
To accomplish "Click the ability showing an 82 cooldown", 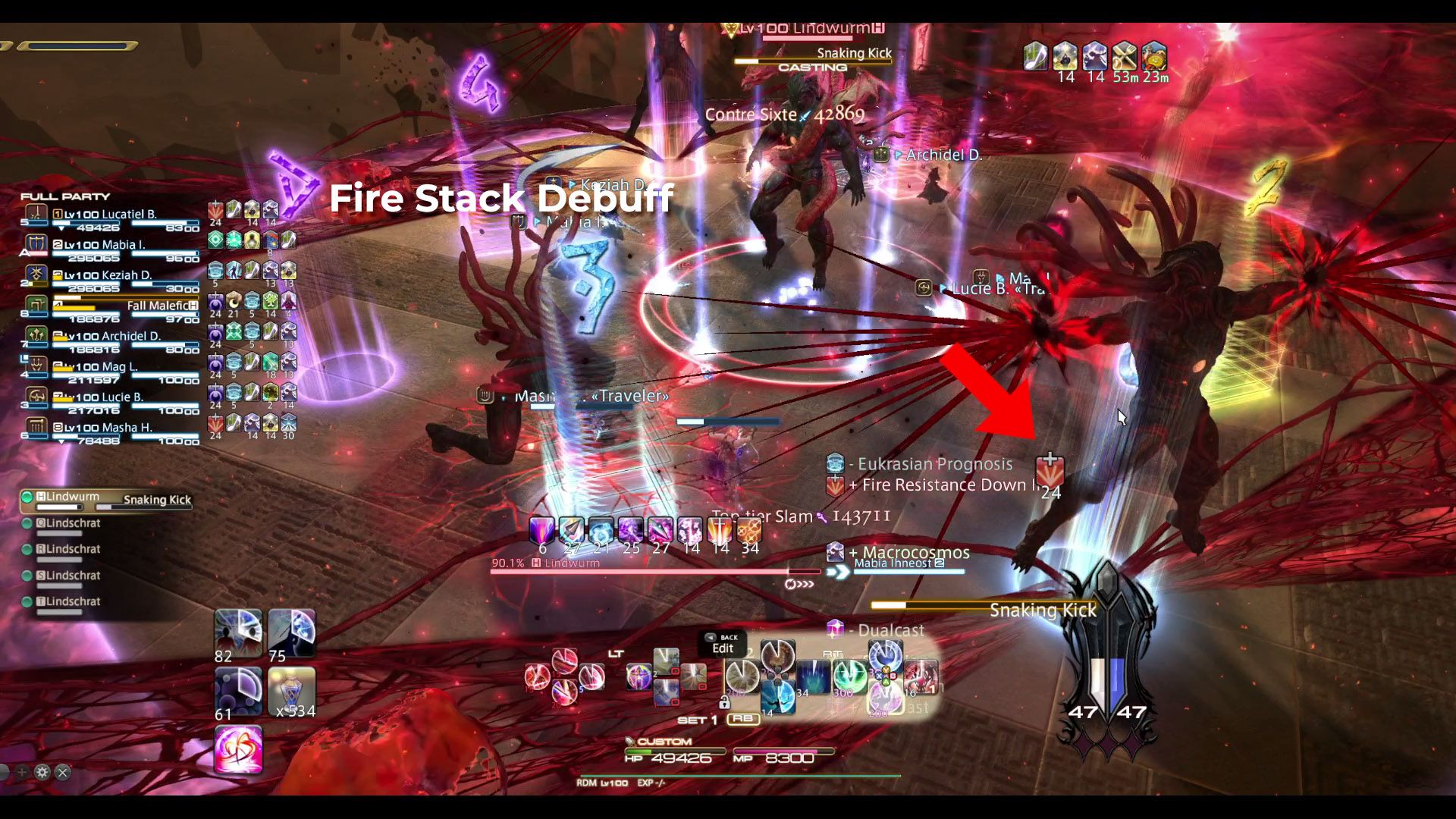I will [x=239, y=633].
